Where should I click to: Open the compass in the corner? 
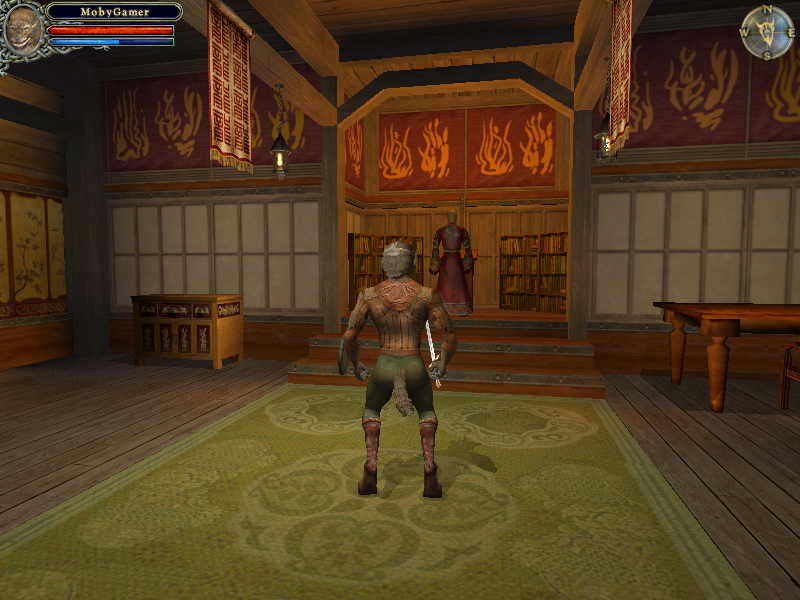767,32
